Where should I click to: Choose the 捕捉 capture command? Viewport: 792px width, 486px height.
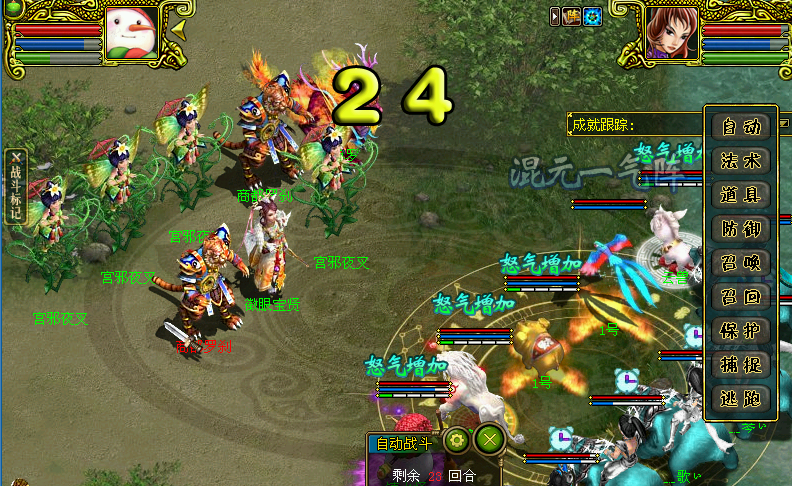(741, 365)
